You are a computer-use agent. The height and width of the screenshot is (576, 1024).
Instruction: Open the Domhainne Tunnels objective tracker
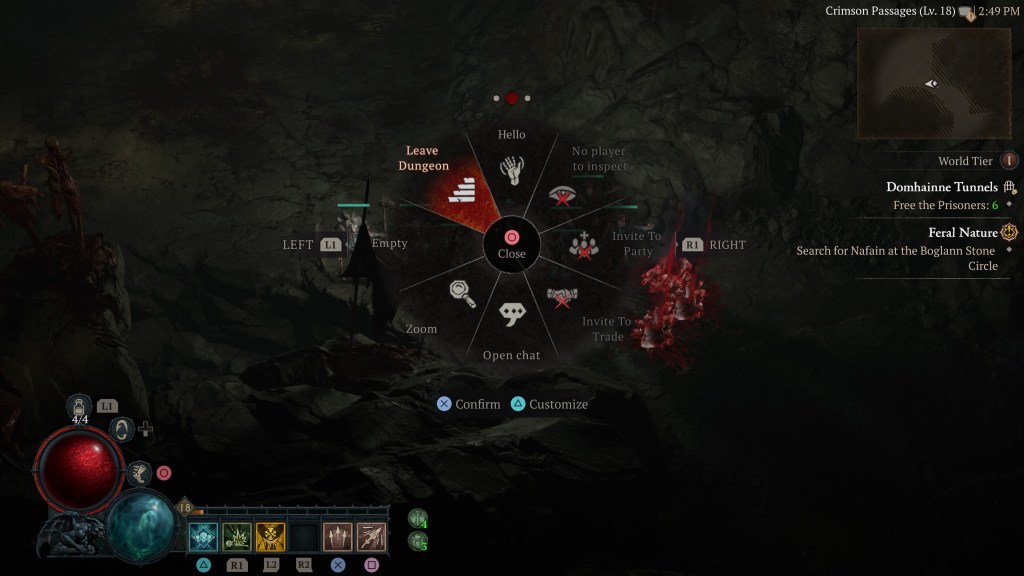941,187
